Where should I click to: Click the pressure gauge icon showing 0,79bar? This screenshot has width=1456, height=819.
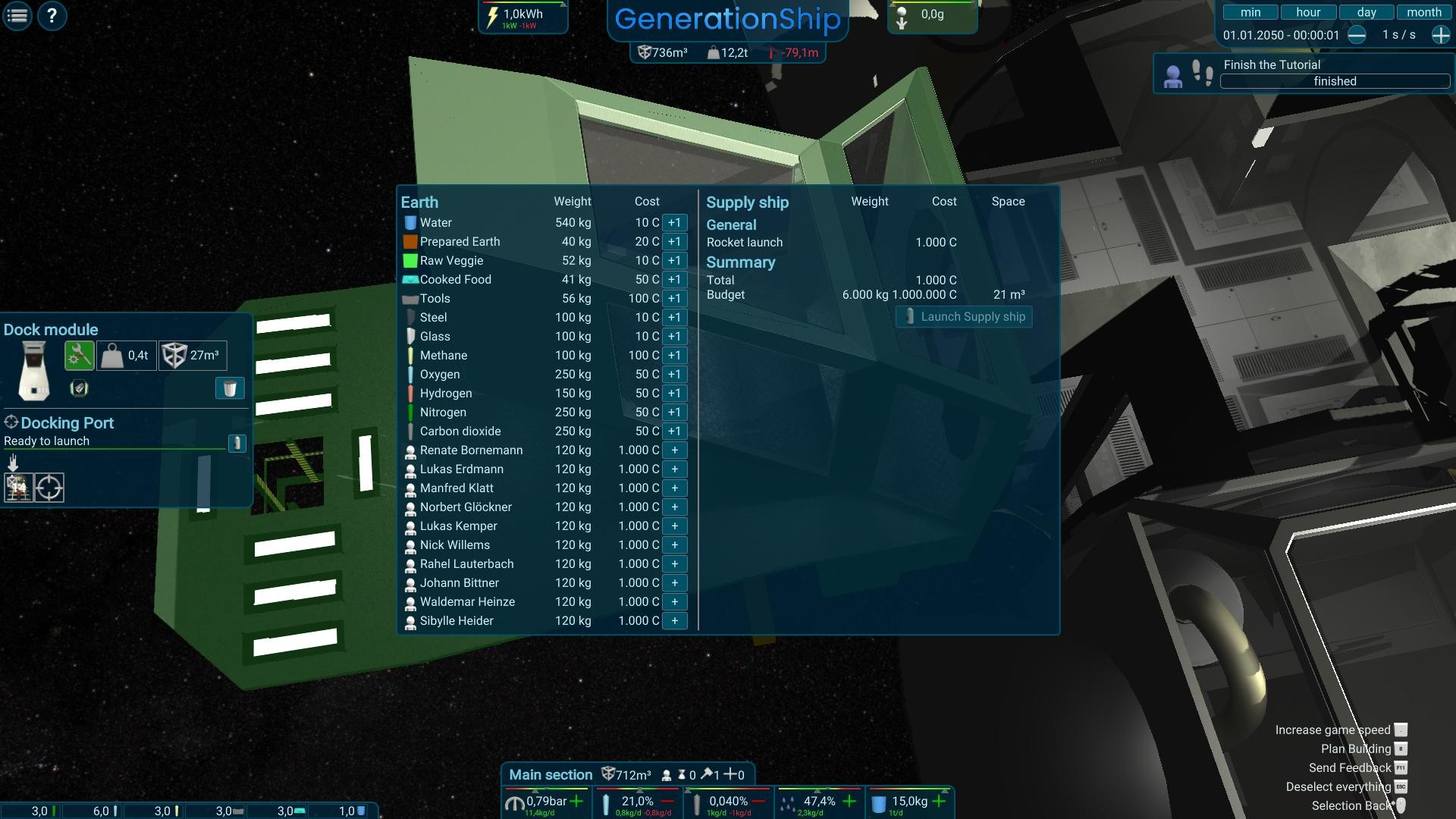[516, 801]
